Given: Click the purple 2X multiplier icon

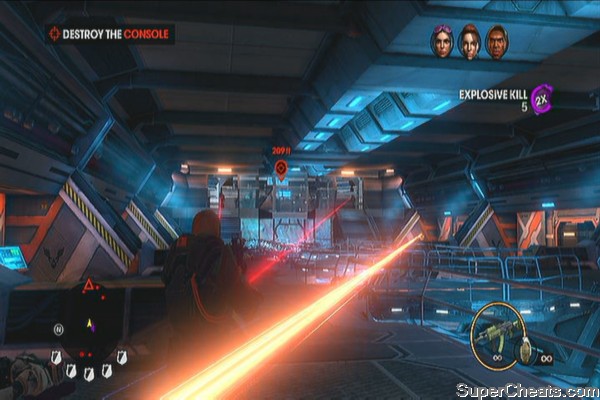Looking at the screenshot, I should click(544, 100).
